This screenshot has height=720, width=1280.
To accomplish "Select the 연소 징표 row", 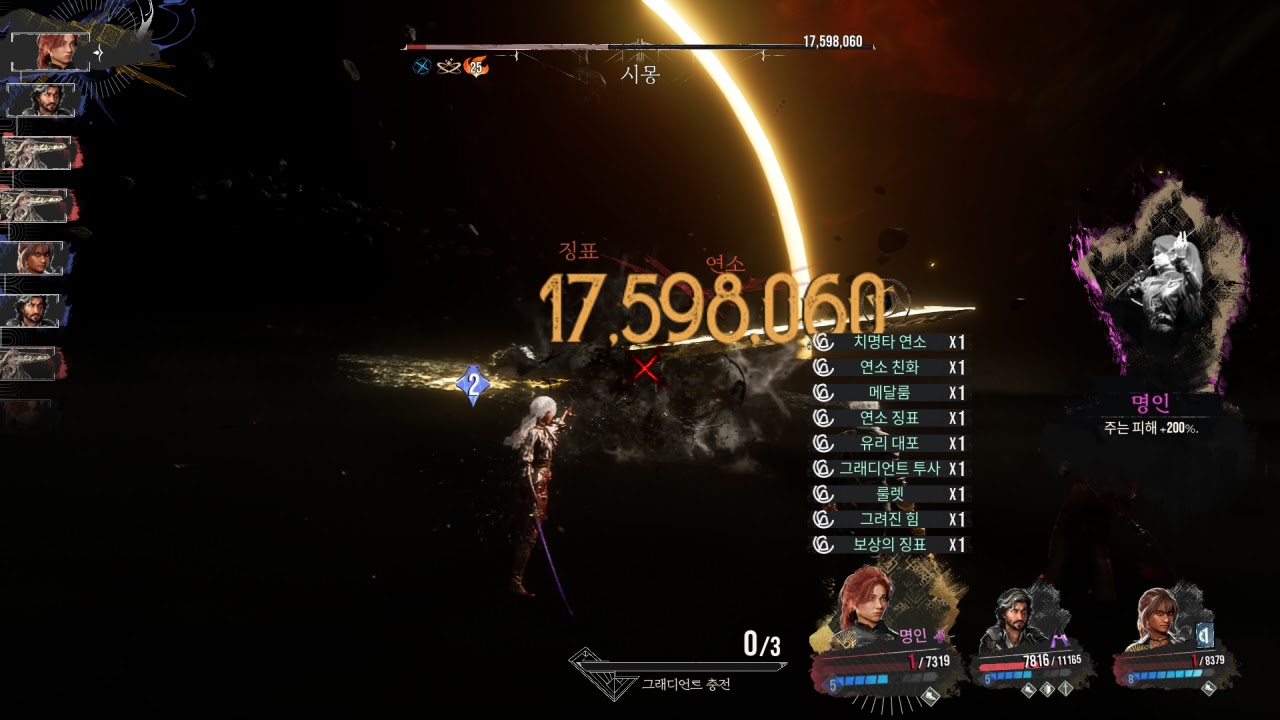I will (889, 418).
